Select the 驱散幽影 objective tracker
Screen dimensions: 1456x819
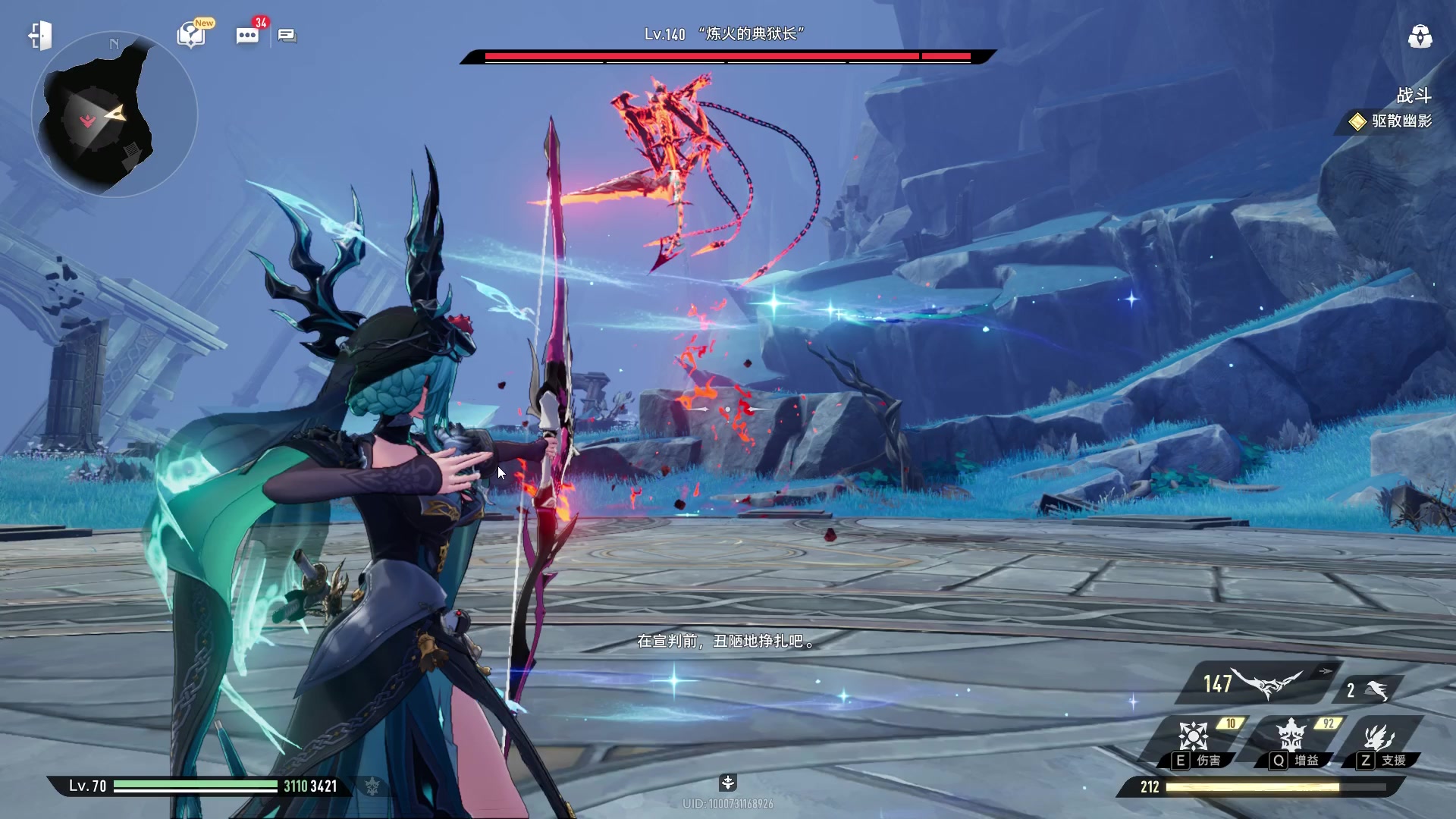coord(1391,121)
